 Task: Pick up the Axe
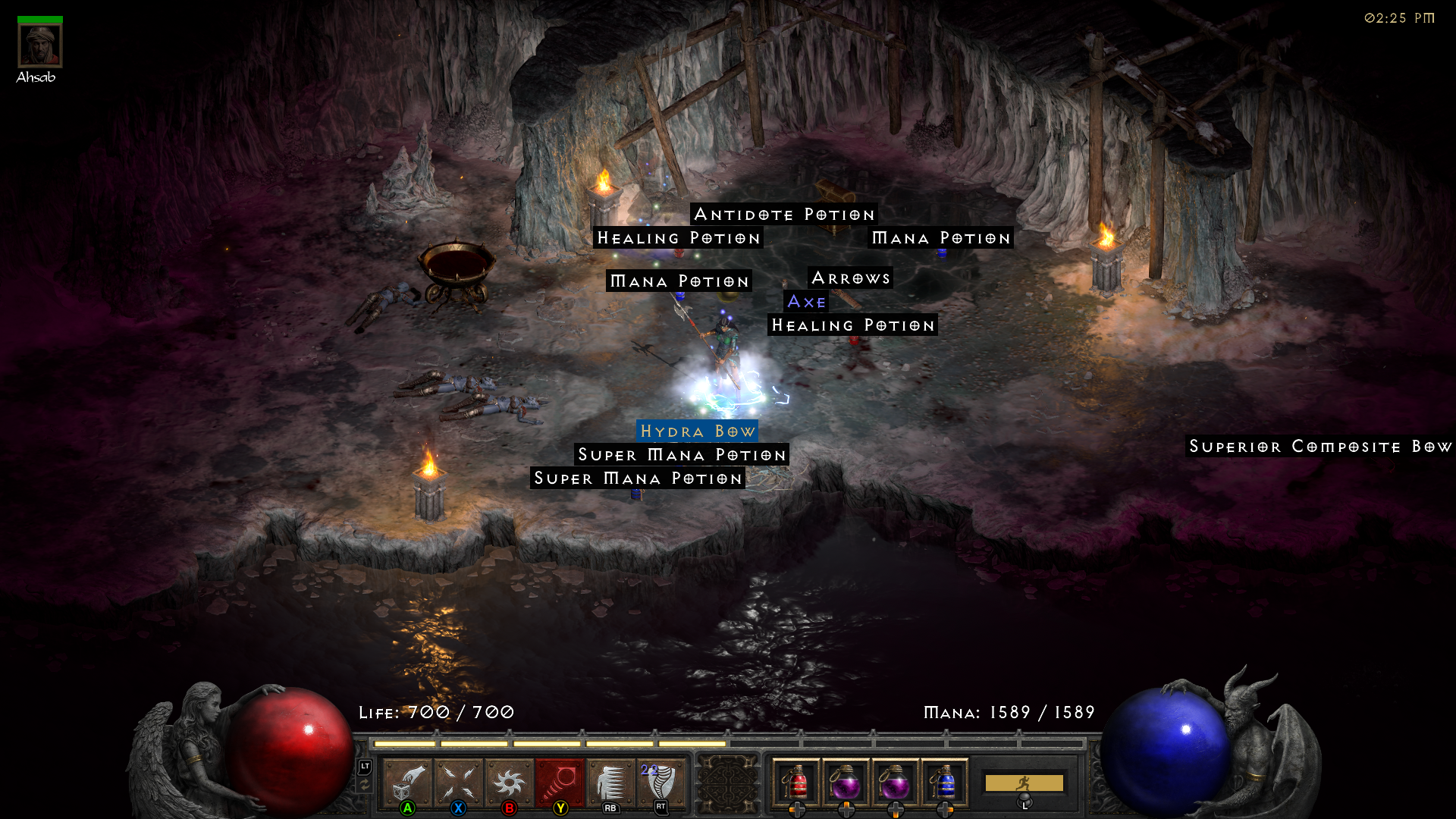coord(806,302)
